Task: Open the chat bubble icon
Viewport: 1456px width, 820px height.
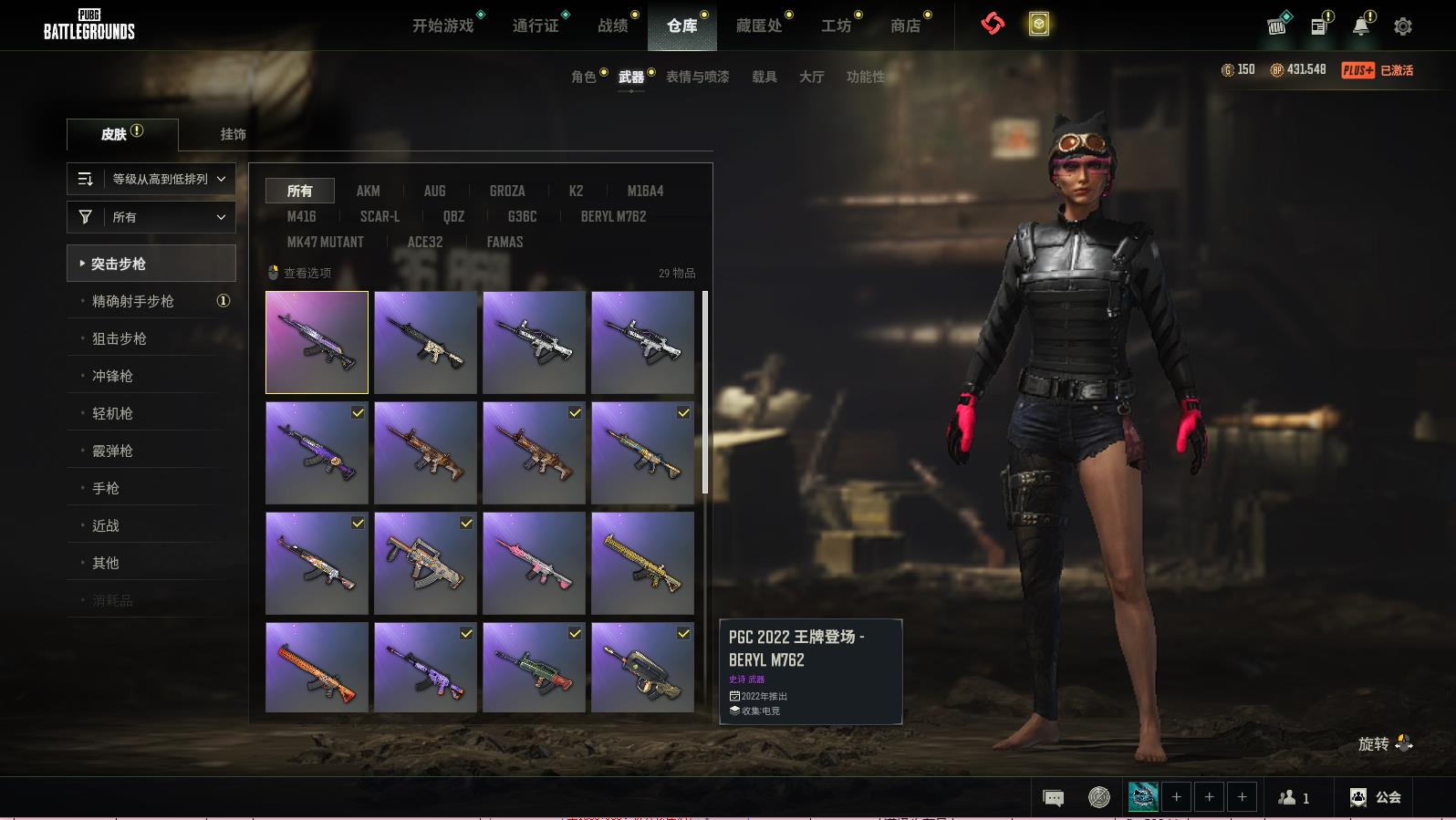Action: click(x=1053, y=798)
